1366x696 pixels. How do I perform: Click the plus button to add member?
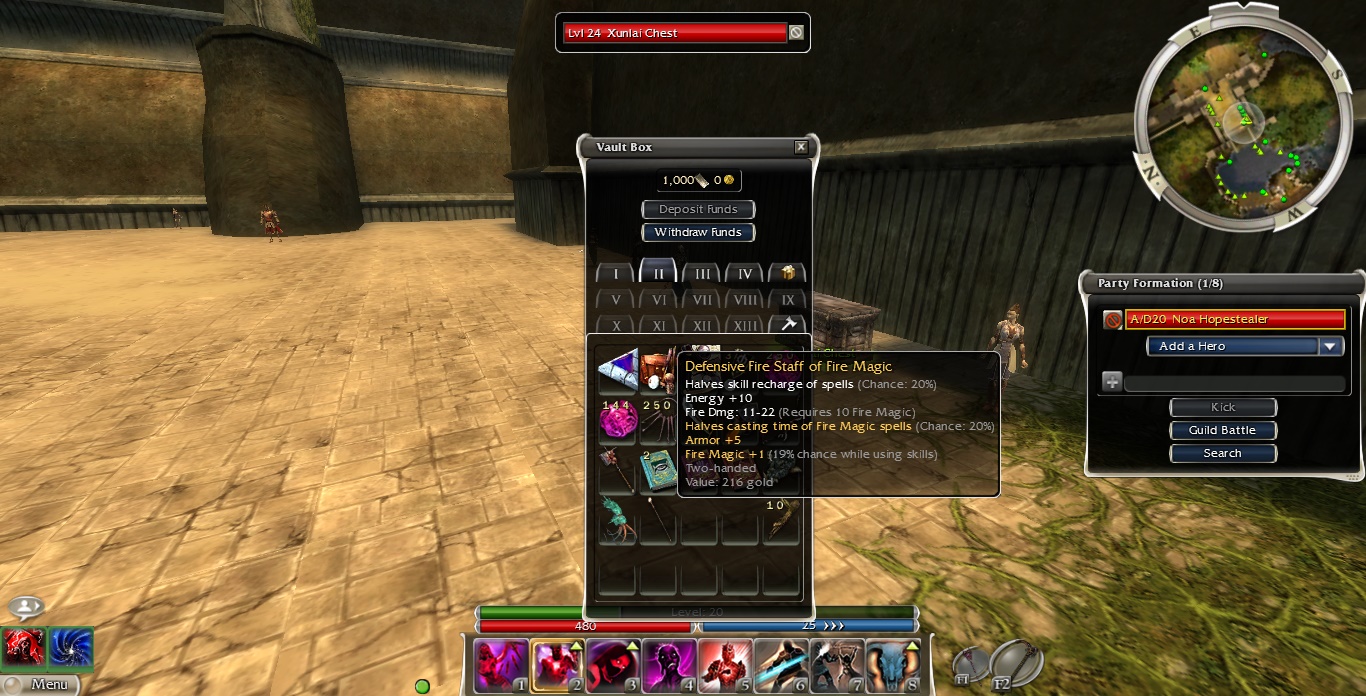1112,381
